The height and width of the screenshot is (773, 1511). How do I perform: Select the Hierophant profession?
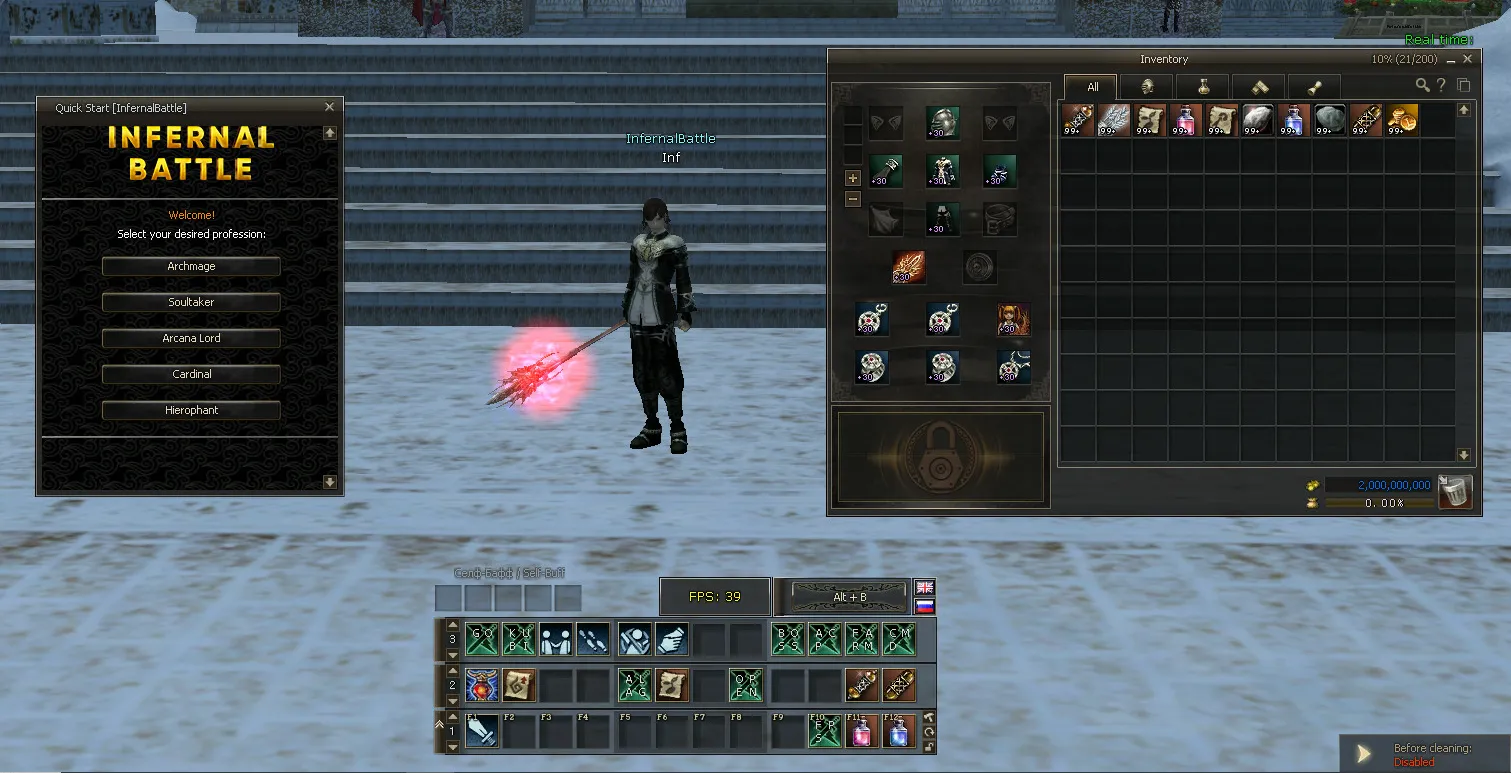pos(191,410)
